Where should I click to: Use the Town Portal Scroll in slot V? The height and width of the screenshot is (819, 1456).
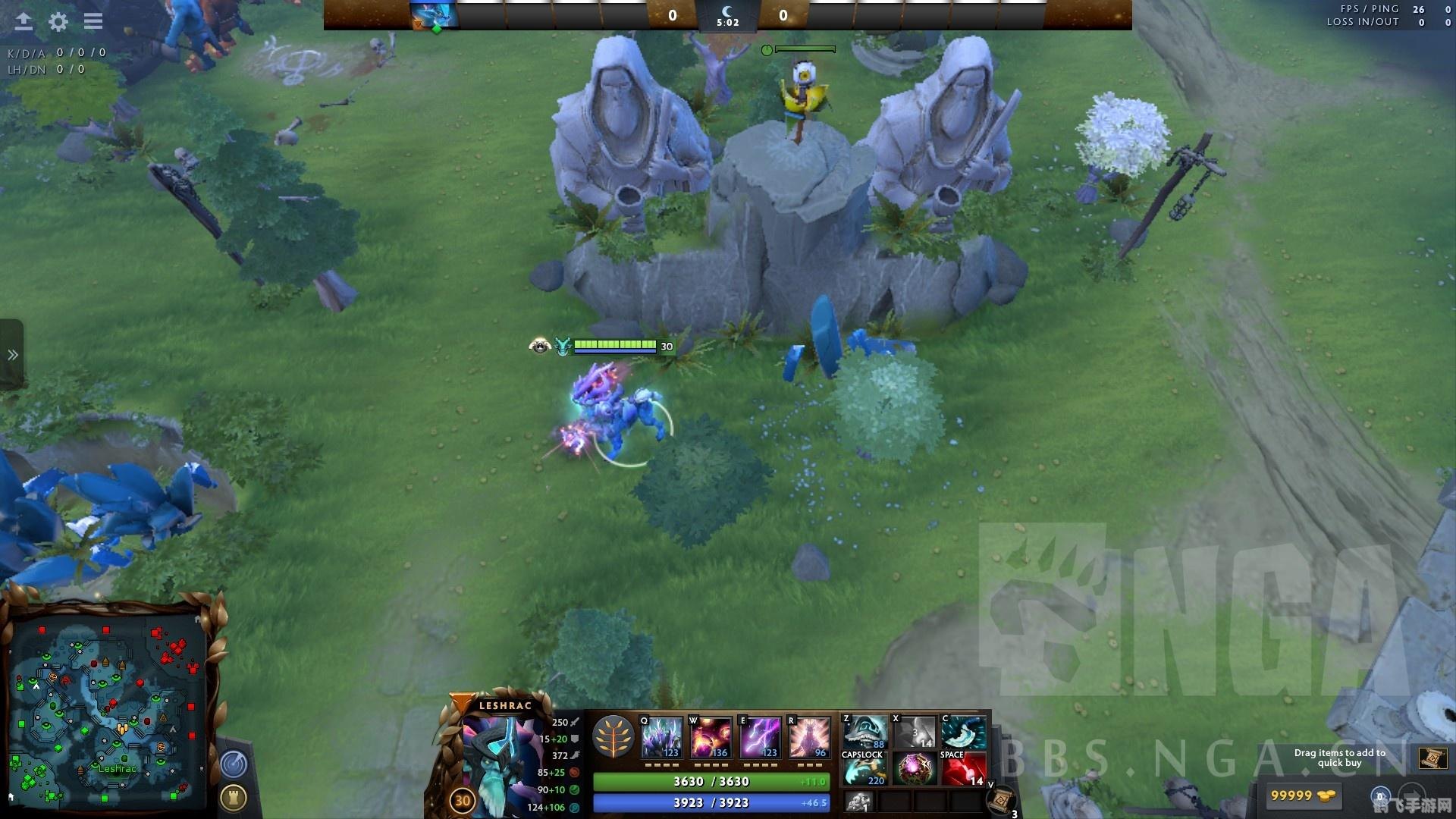click(x=1003, y=799)
